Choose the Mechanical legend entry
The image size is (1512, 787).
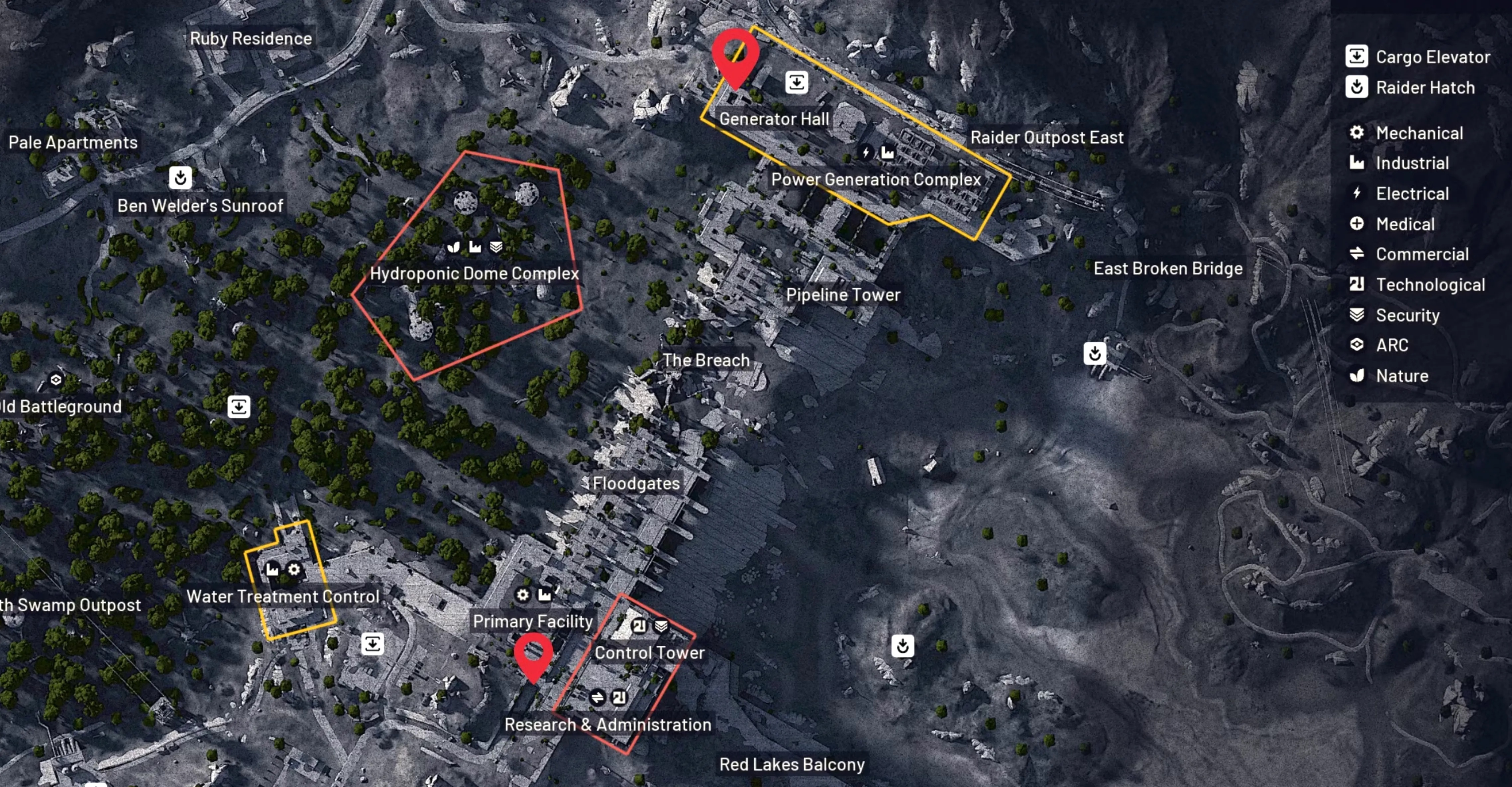pos(1405,133)
